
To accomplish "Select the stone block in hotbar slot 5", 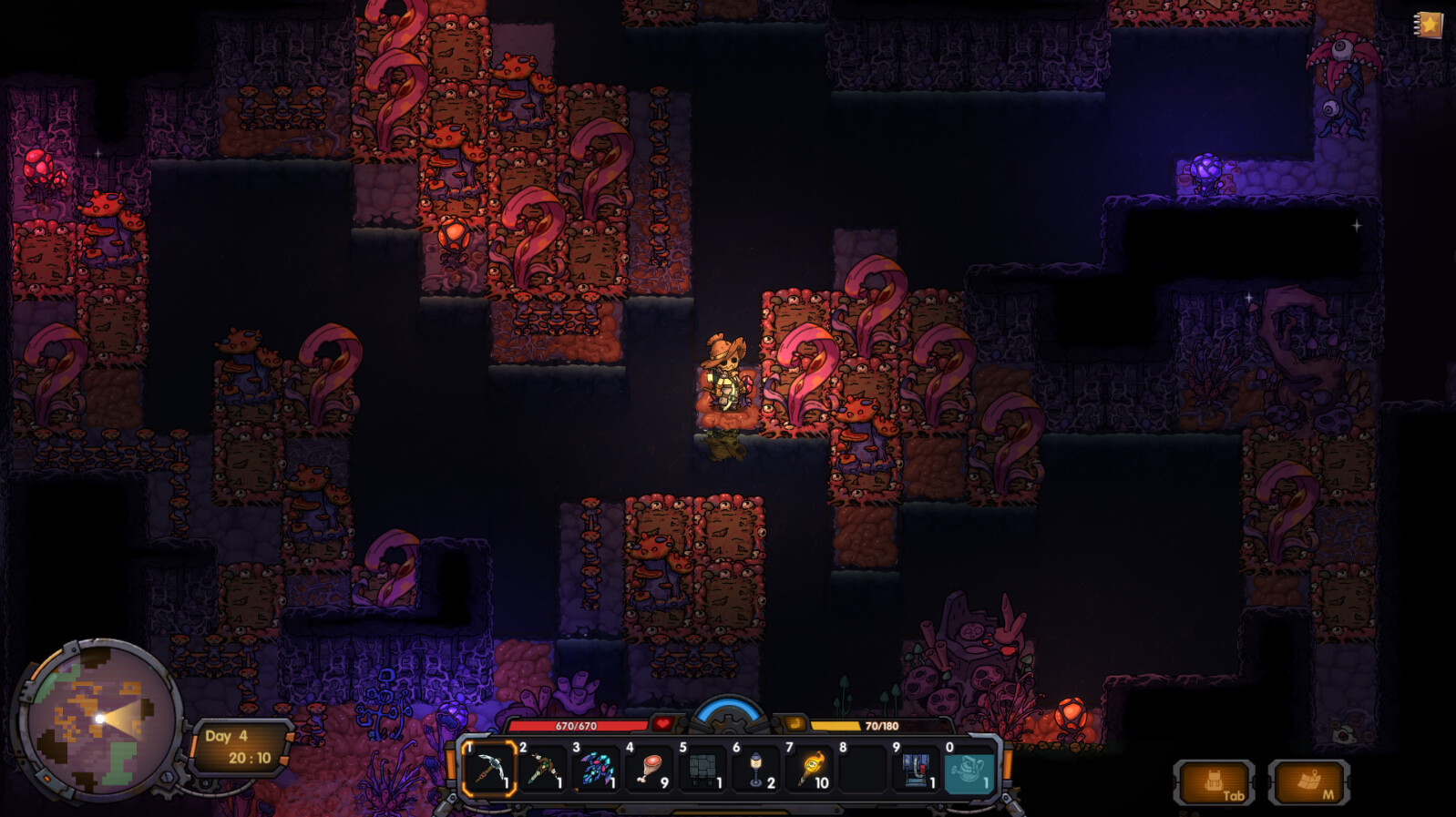I will tap(701, 770).
